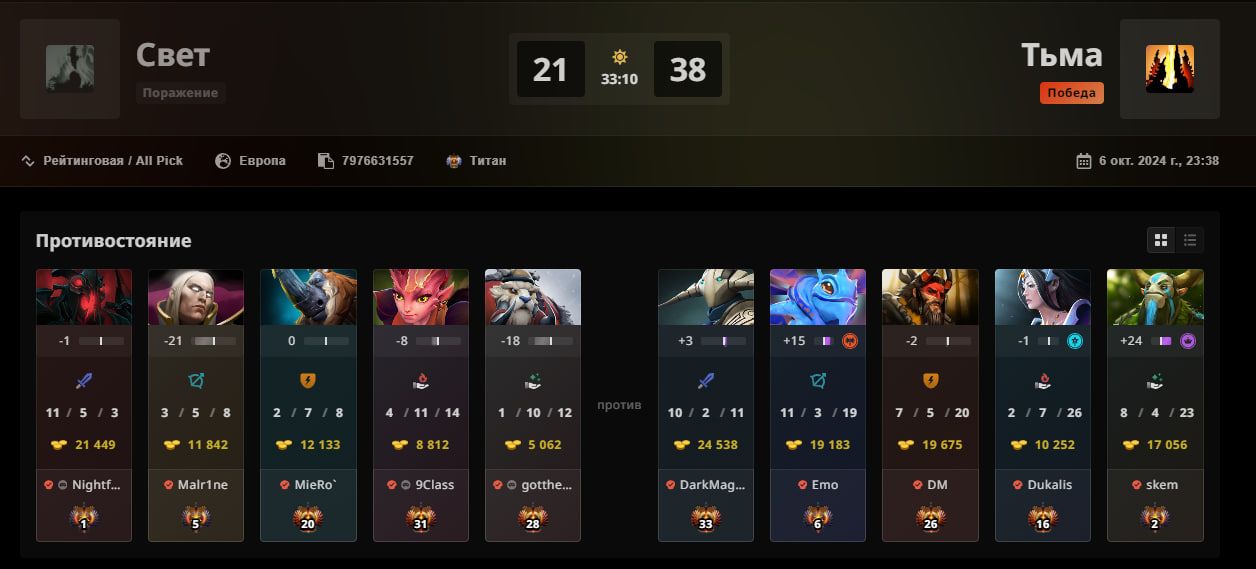Click the Magnus hero portrait
The image size is (1256, 569).
308,297
